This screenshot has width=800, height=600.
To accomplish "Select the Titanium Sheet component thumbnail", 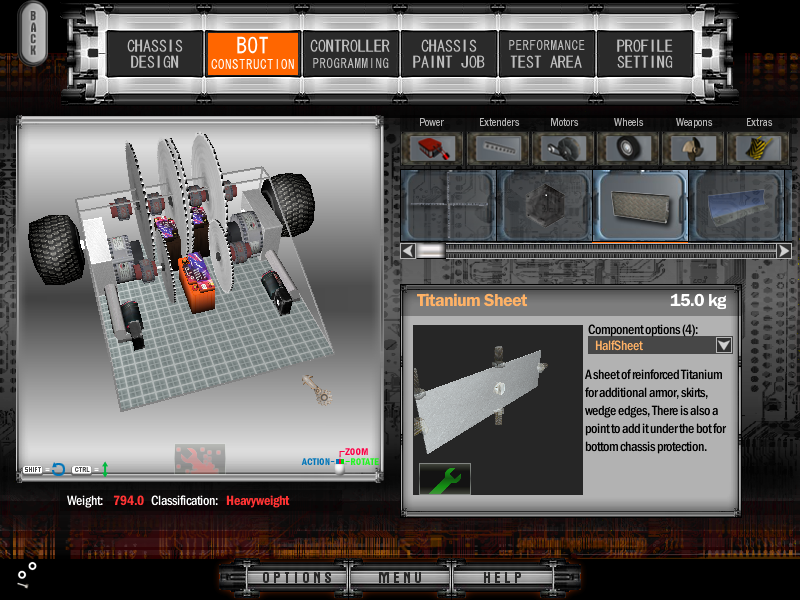I will pos(640,205).
